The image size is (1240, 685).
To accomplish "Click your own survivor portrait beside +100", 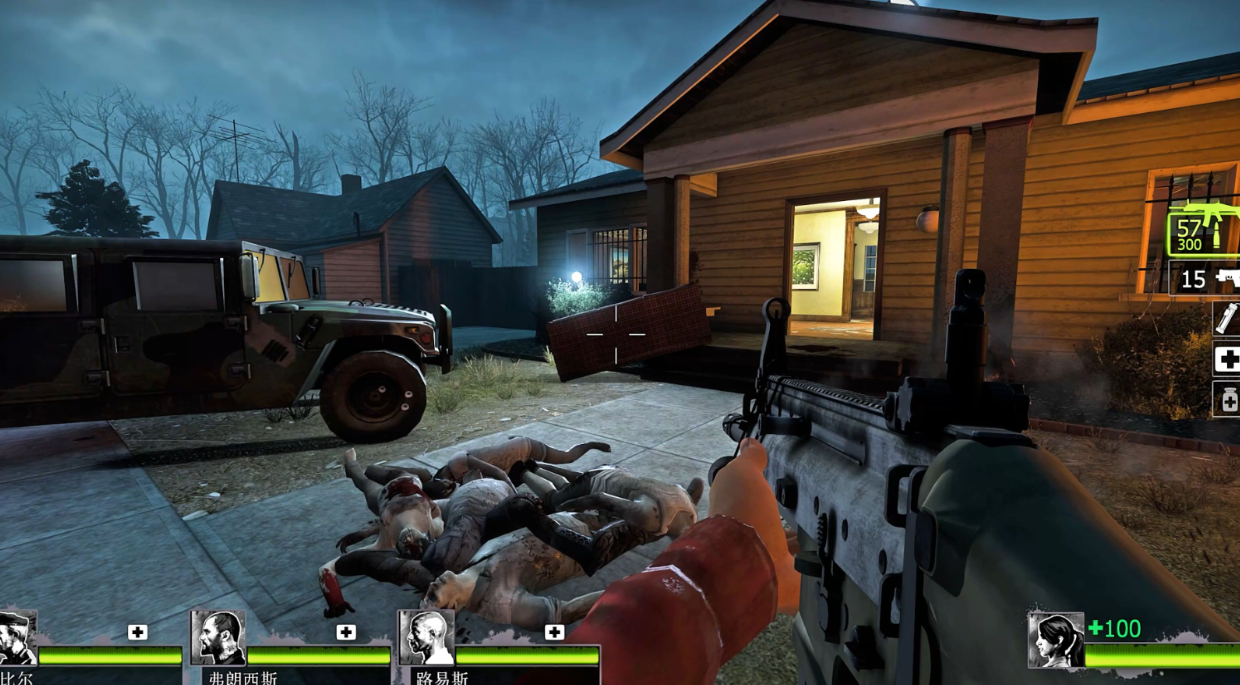I will pyautogui.click(x=1056, y=640).
